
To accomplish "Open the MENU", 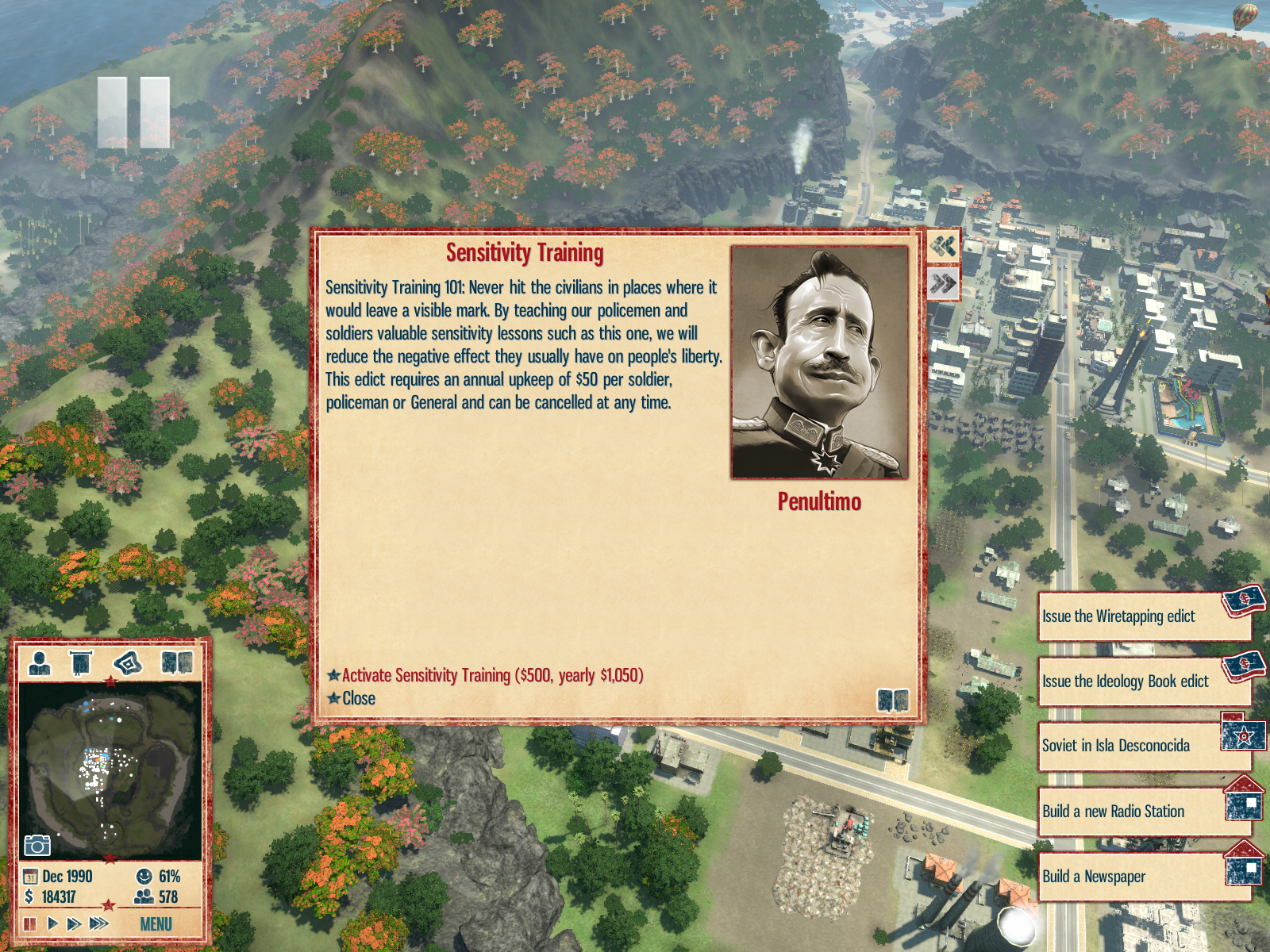I will tap(156, 924).
